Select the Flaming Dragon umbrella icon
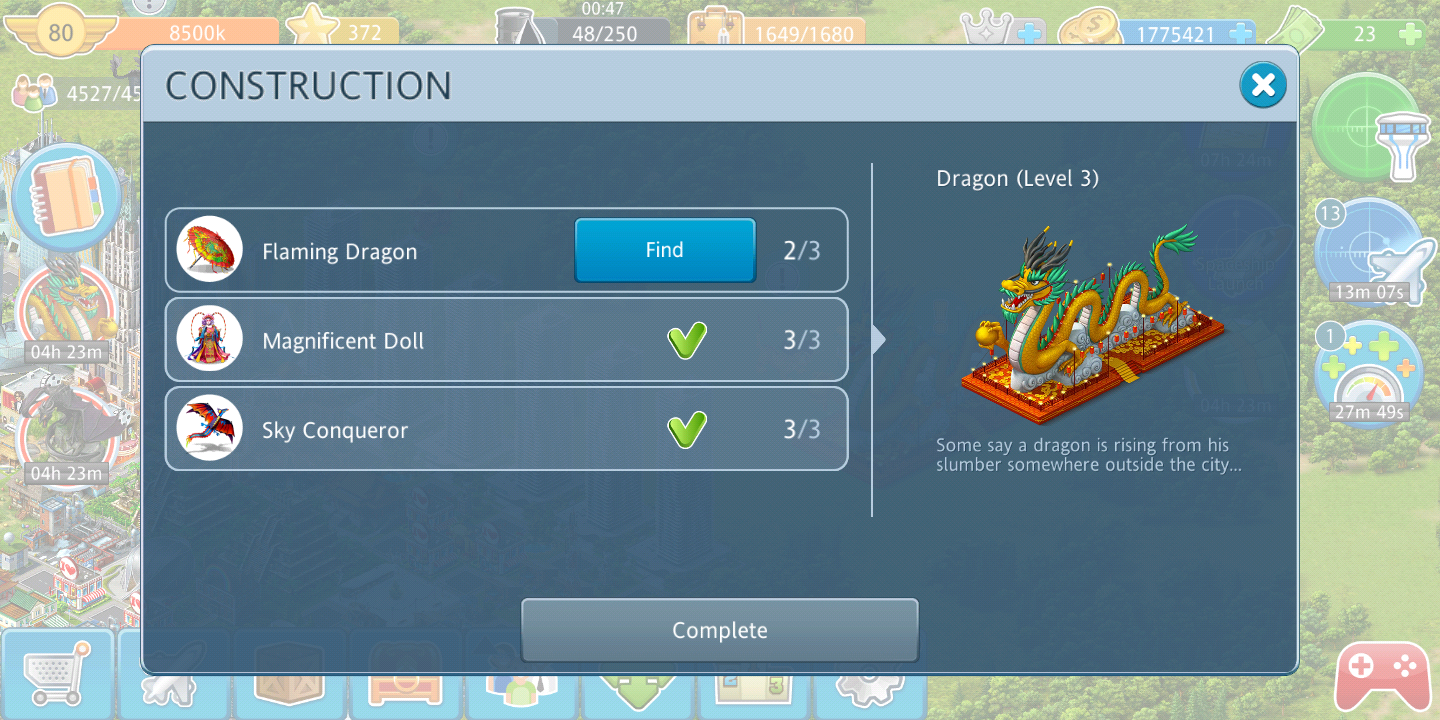This screenshot has width=1440, height=720. coord(210,250)
